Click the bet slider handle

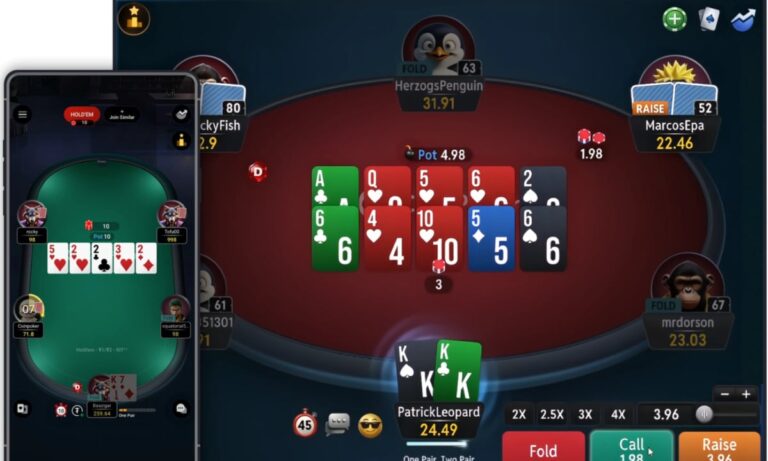(704, 414)
